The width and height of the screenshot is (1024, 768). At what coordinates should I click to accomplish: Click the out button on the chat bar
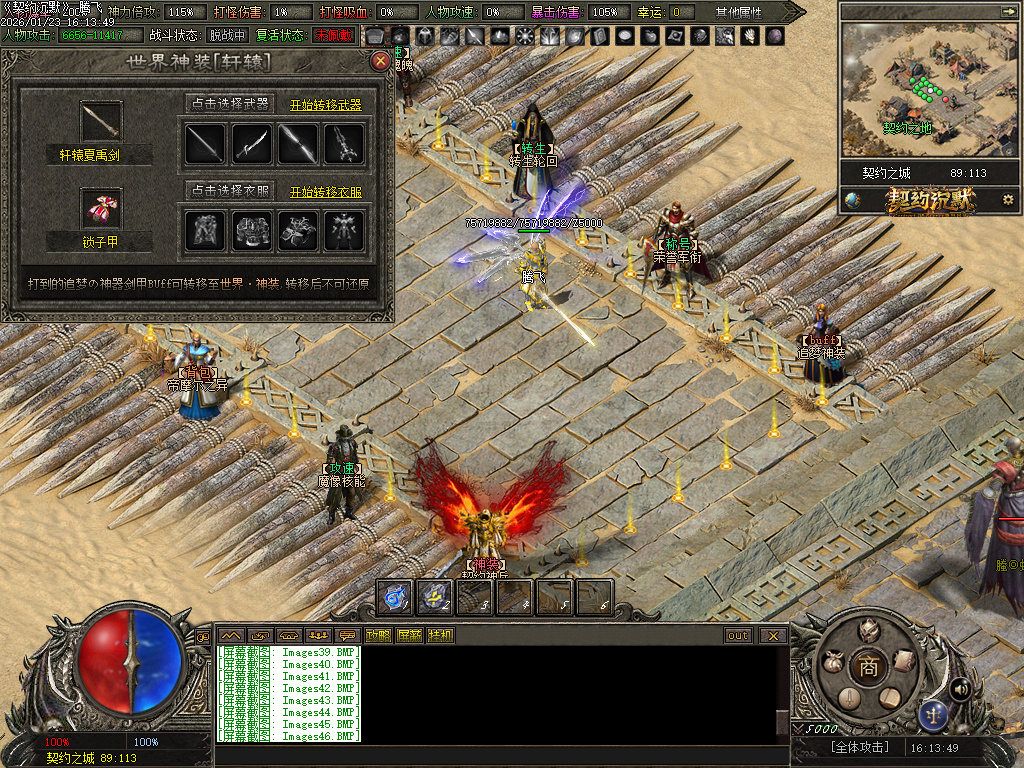click(738, 635)
